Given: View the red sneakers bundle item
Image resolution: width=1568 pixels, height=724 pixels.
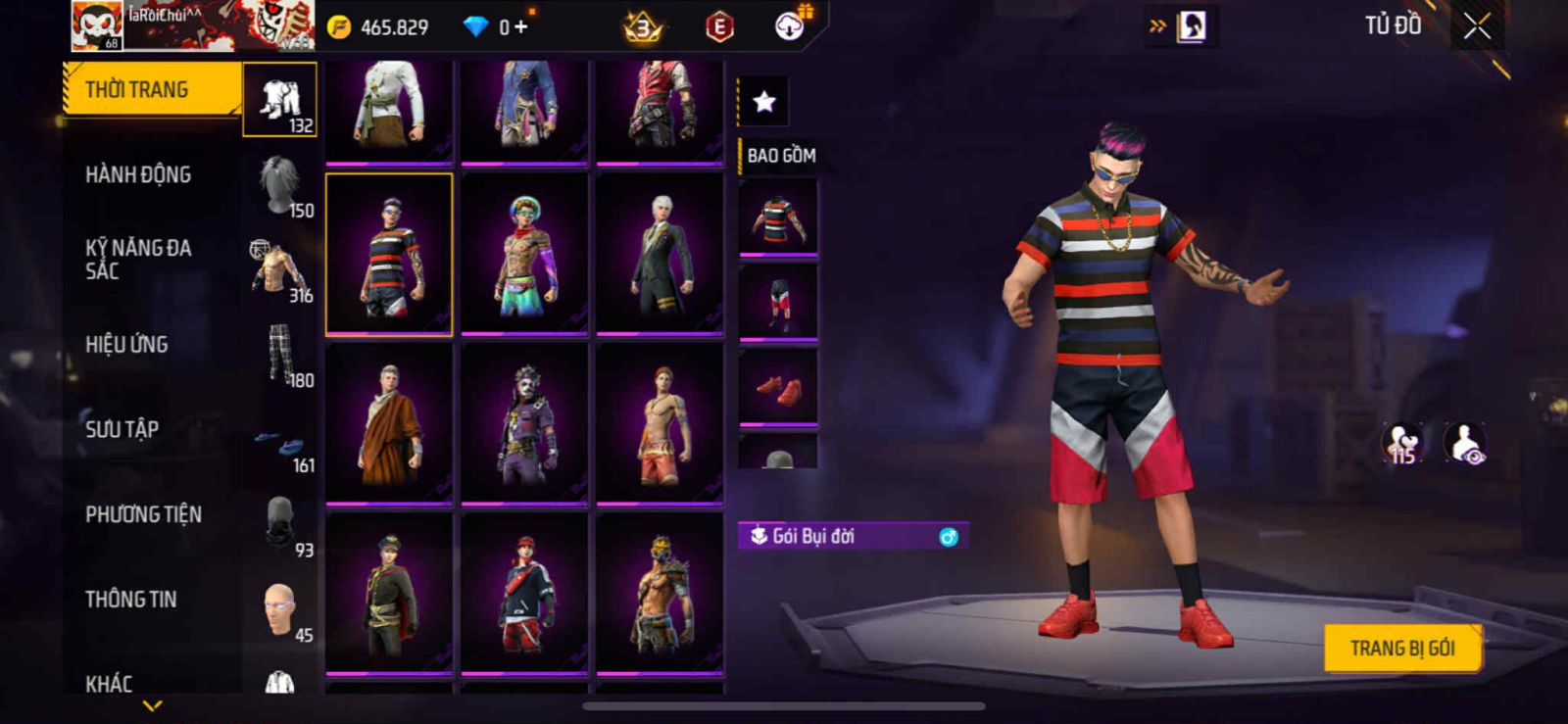Looking at the screenshot, I should [778, 389].
